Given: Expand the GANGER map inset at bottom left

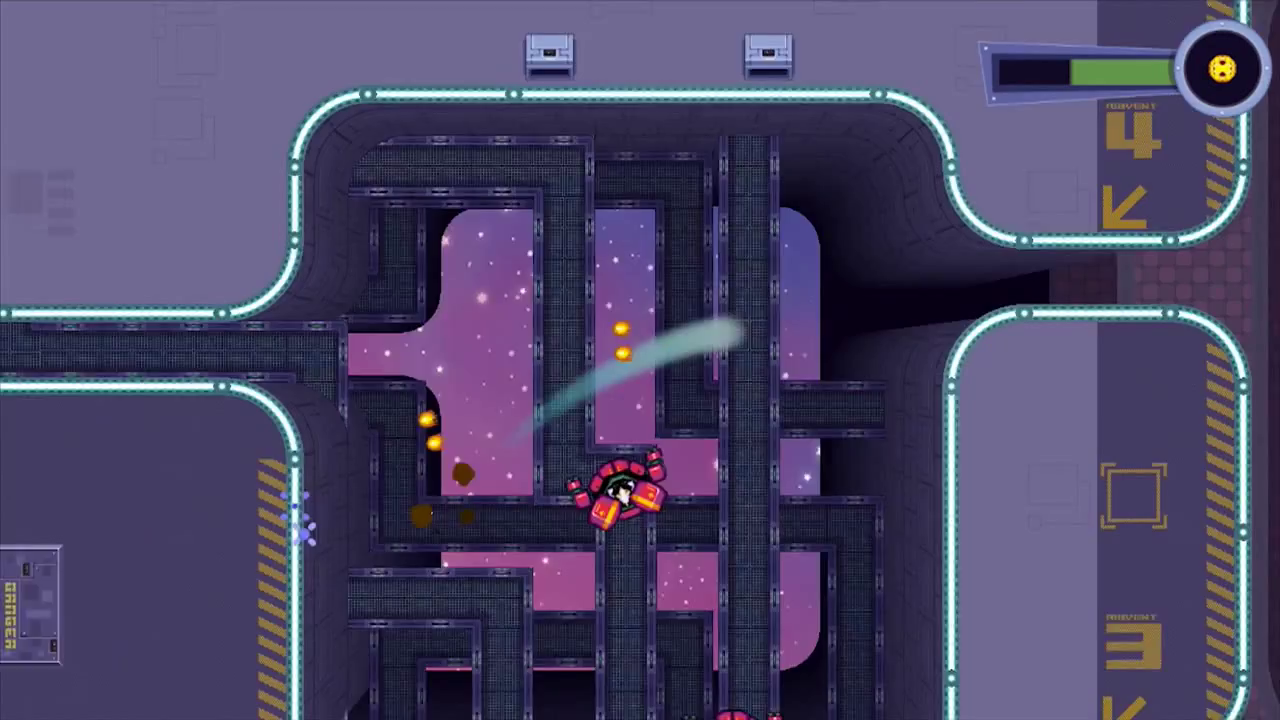Looking at the screenshot, I should tap(30, 605).
